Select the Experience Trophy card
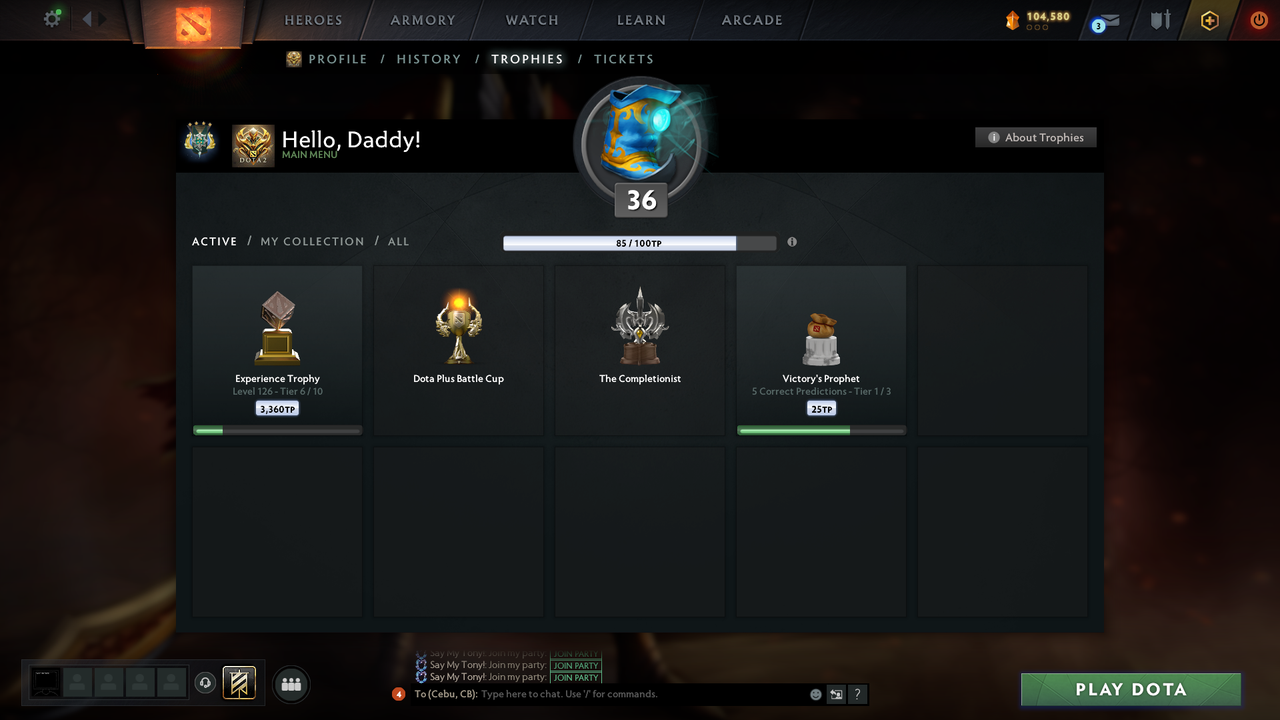The height and width of the screenshot is (720, 1280). click(x=277, y=348)
